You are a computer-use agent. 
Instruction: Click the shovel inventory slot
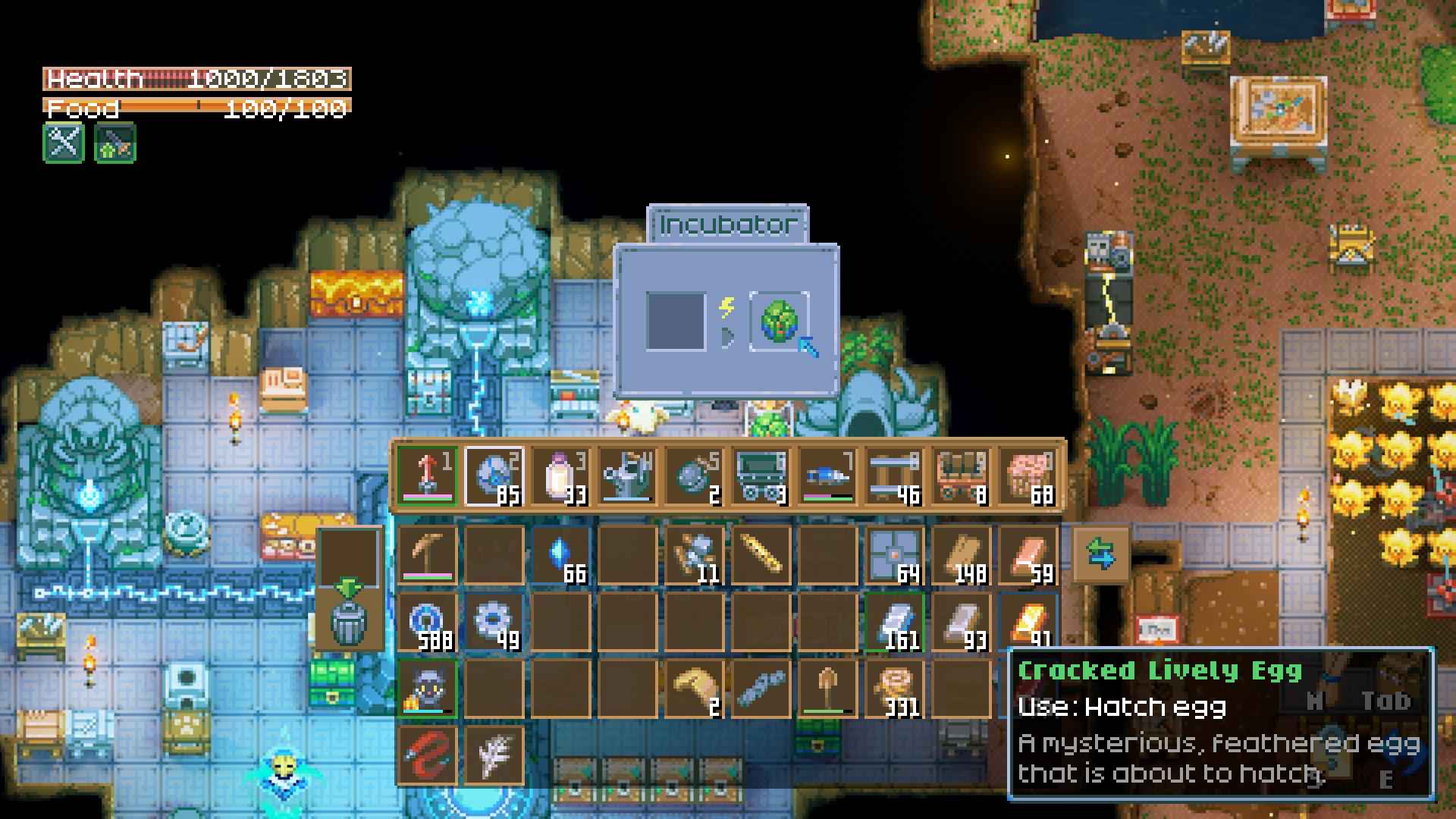click(827, 689)
